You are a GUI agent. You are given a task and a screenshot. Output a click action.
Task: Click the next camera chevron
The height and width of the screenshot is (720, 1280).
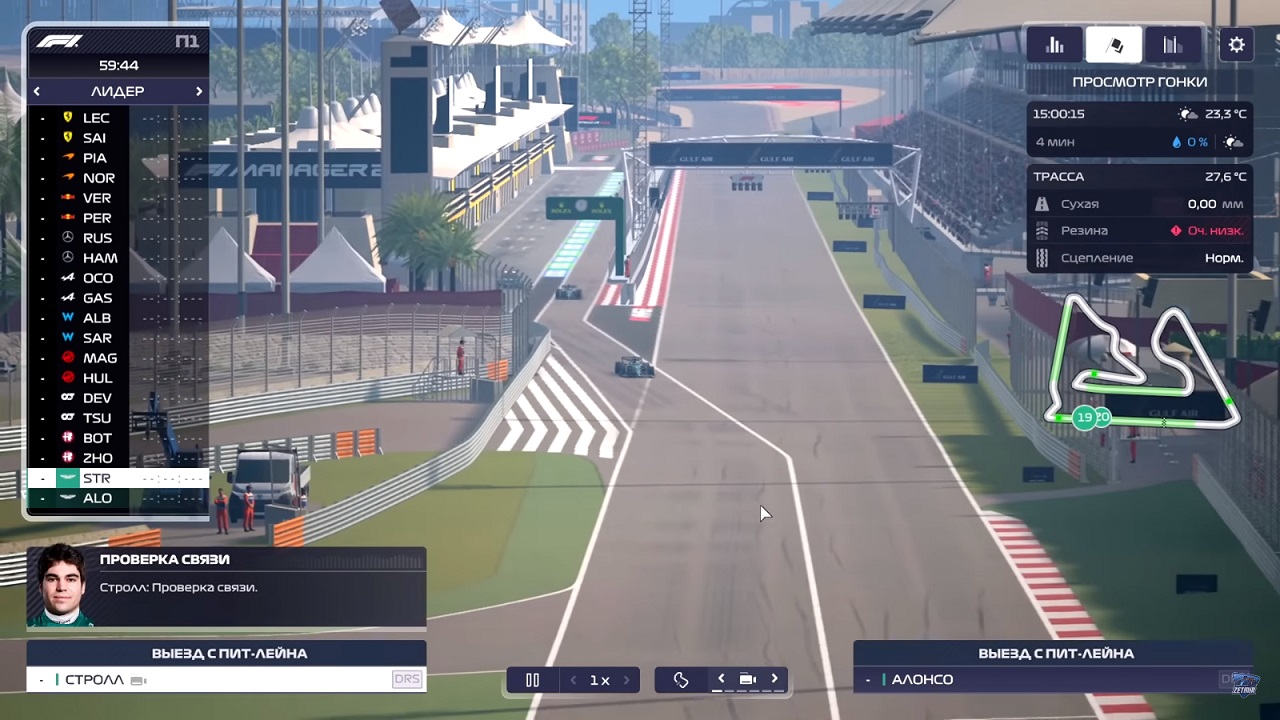[x=774, y=679]
